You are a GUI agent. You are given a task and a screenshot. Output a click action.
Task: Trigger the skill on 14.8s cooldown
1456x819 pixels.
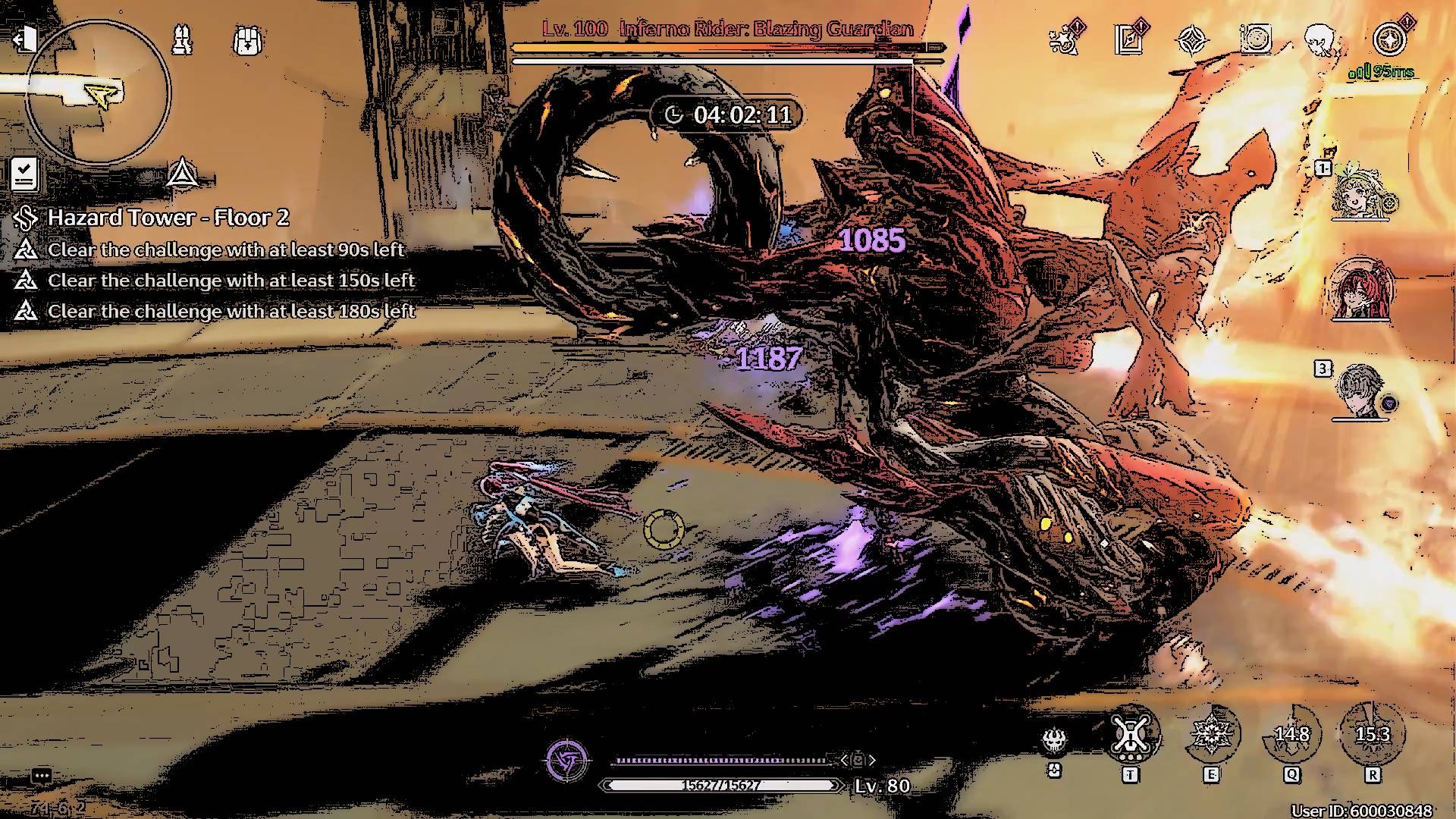coord(1291,734)
